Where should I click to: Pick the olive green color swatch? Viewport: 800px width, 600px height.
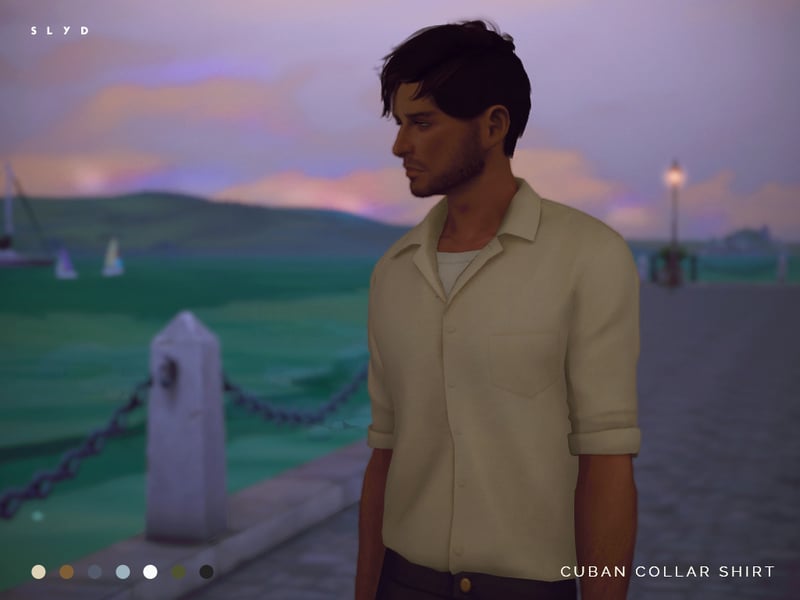178,572
